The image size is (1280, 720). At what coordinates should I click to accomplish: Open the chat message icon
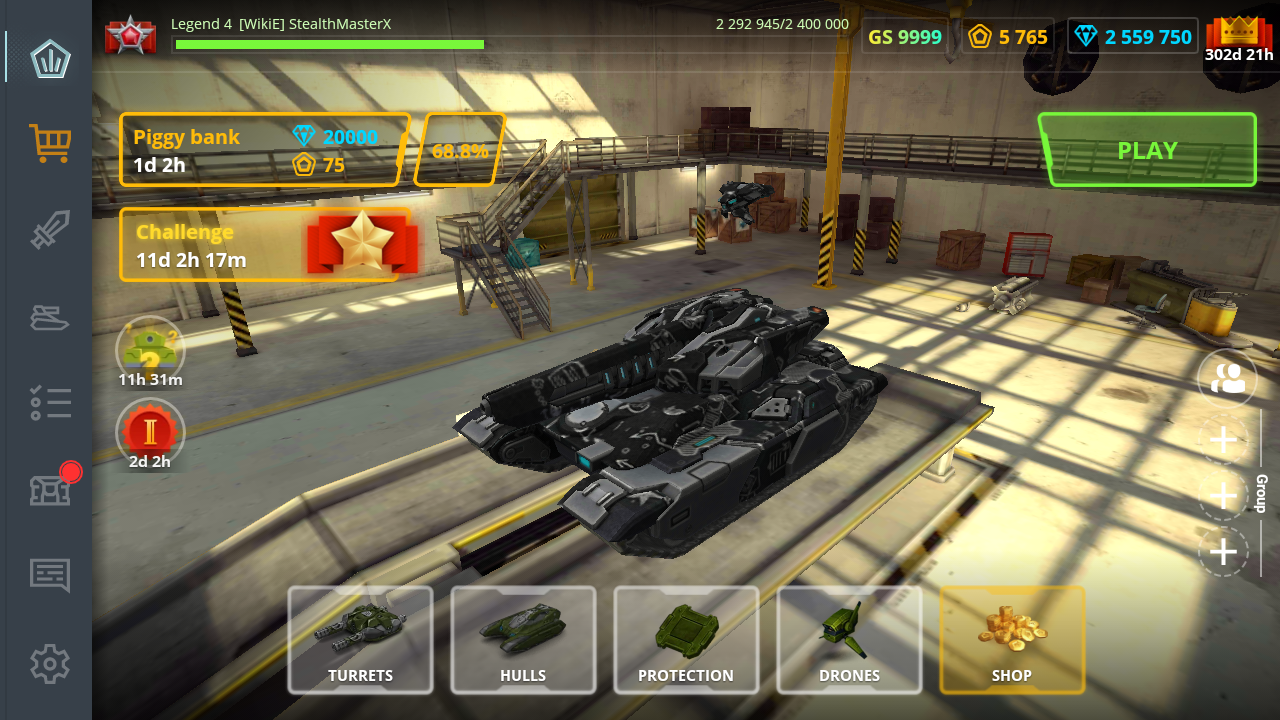pyautogui.click(x=49, y=576)
